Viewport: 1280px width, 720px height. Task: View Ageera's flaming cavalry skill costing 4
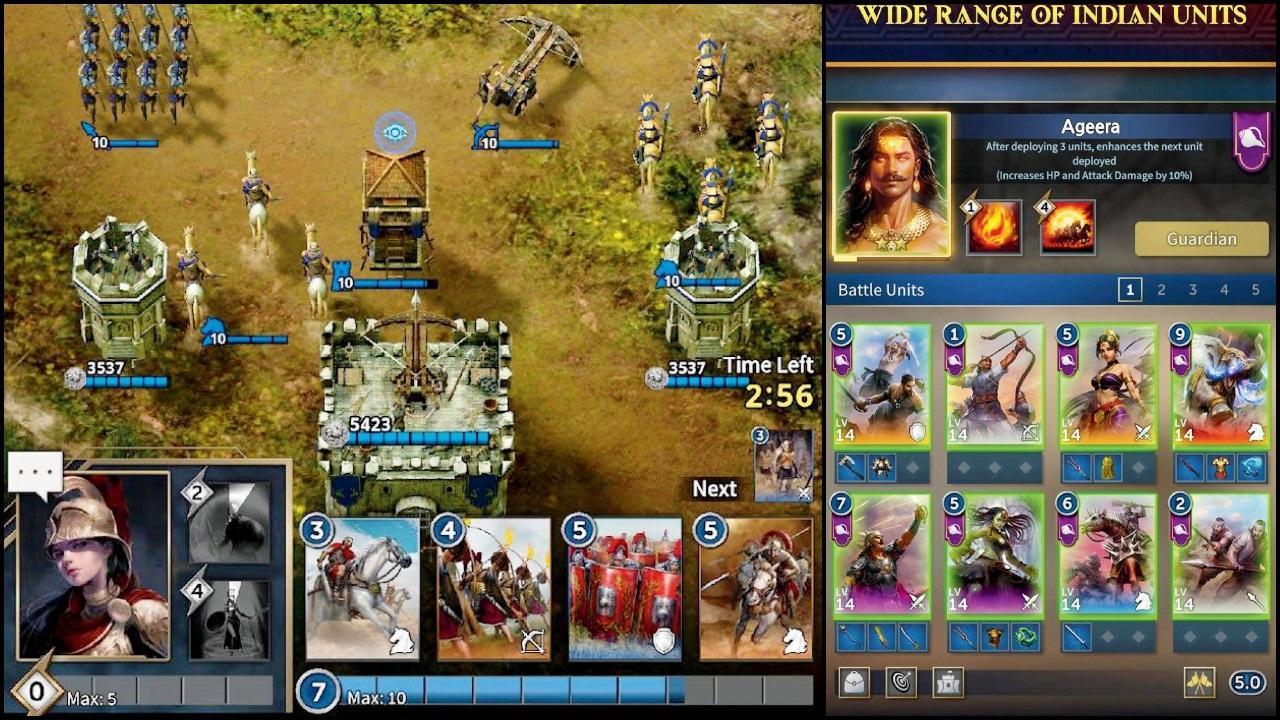pos(1067,227)
